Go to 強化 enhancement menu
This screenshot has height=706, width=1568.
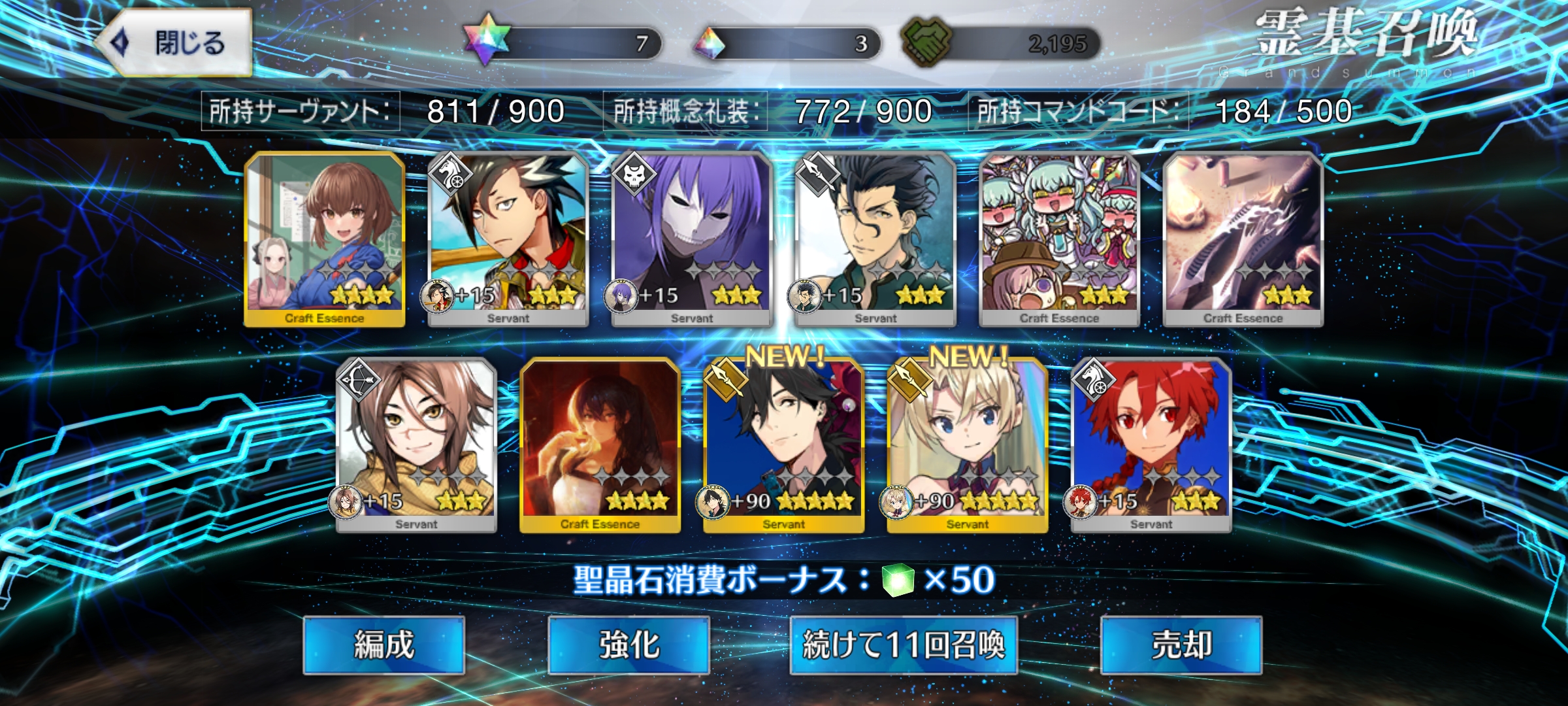click(629, 645)
